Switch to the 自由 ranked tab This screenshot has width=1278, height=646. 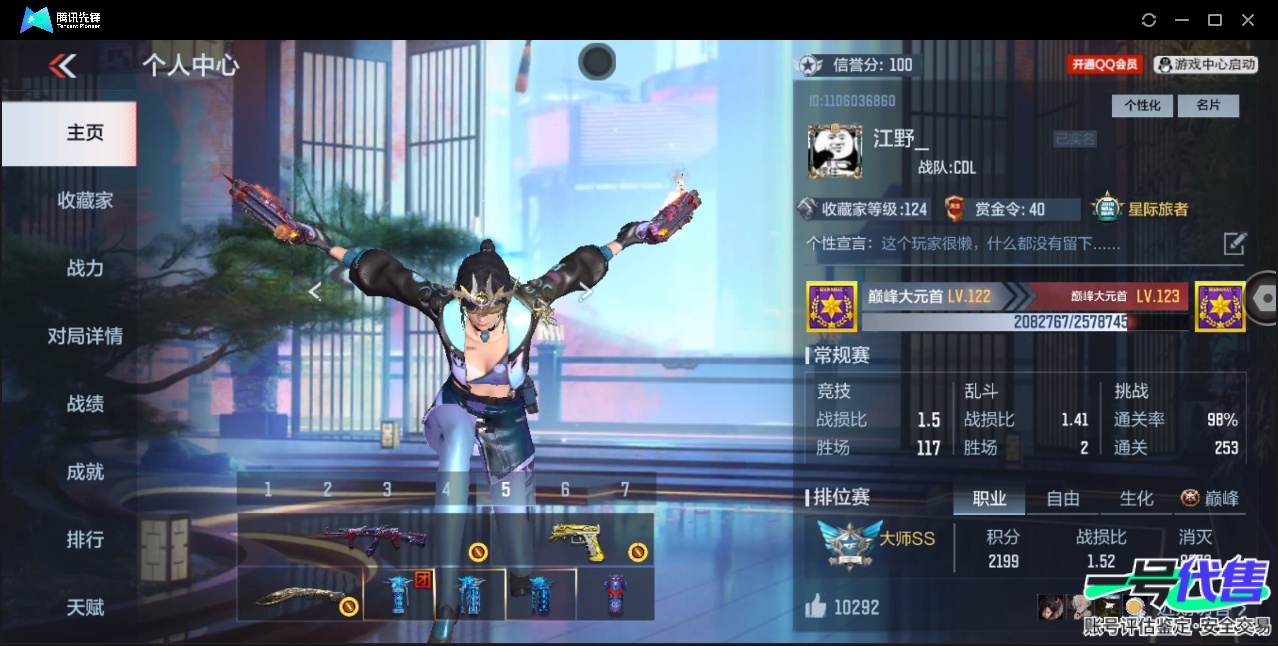(x=1062, y=498)
